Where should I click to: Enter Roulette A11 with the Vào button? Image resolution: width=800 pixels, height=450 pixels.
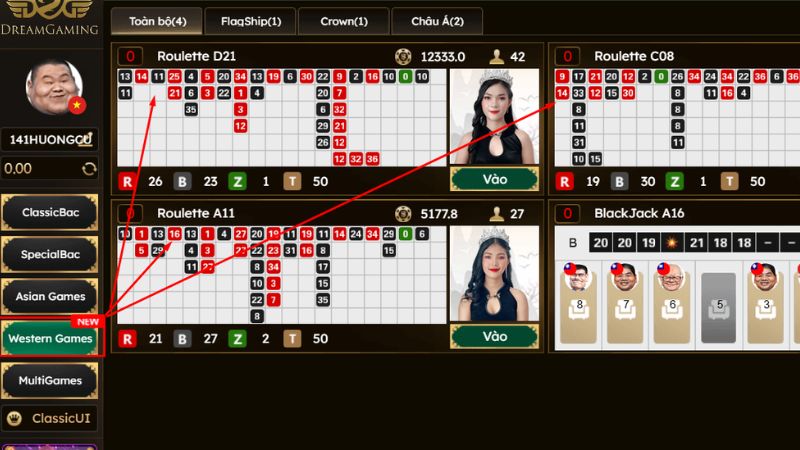pos(495,337)
